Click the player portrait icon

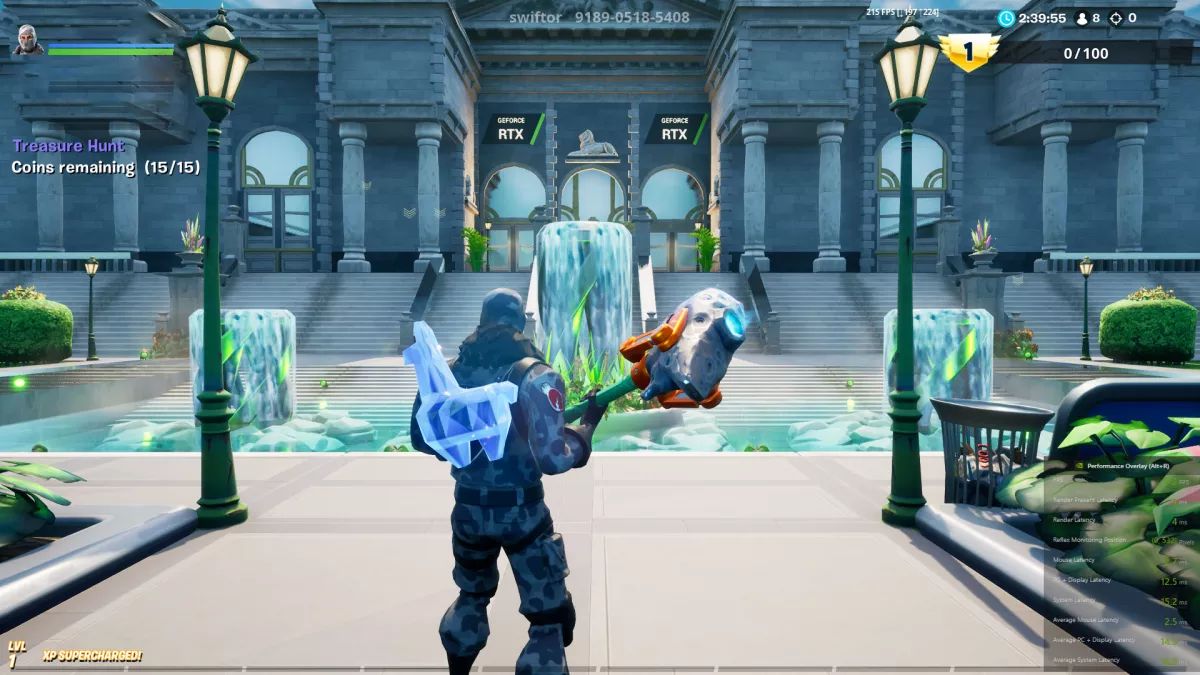click(x=28, y=40)
